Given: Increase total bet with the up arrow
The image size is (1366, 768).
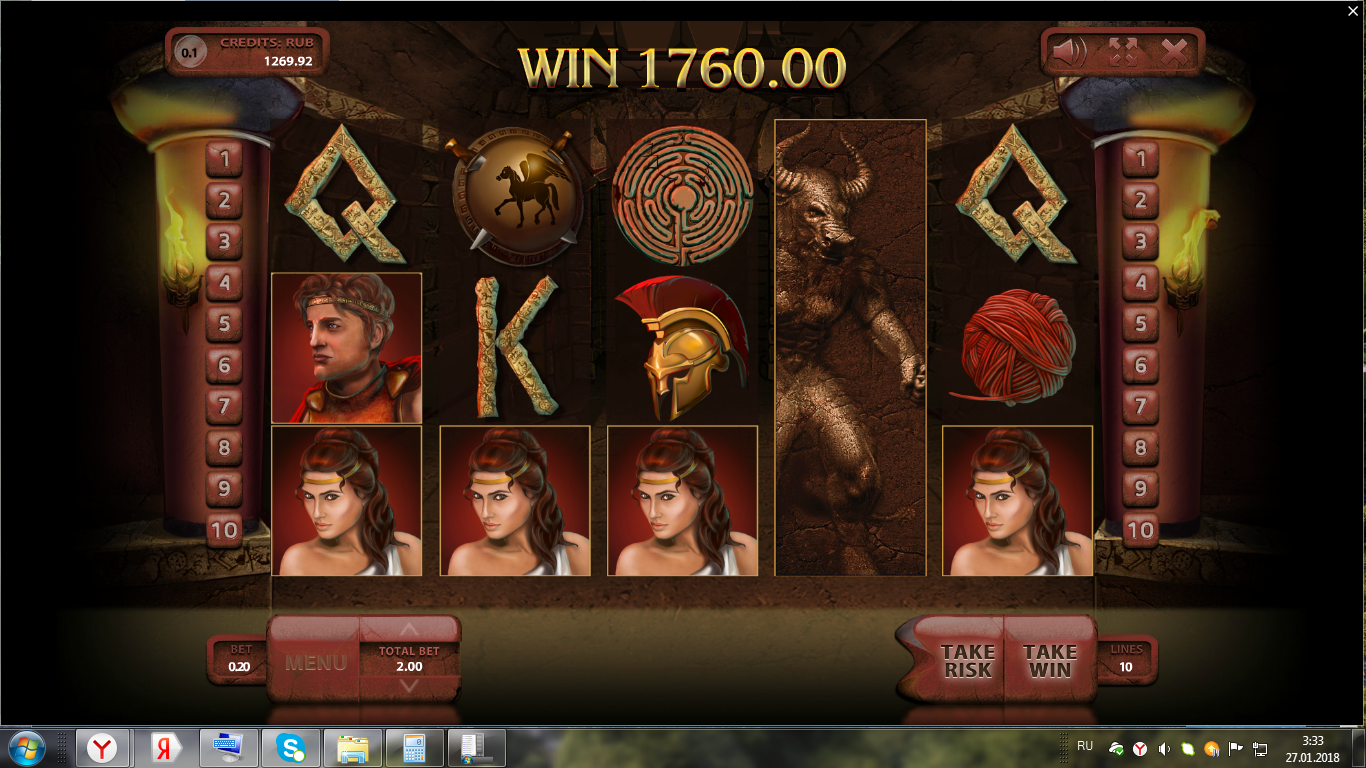Looking at the screenshot, I should click(x=408, y=630).
